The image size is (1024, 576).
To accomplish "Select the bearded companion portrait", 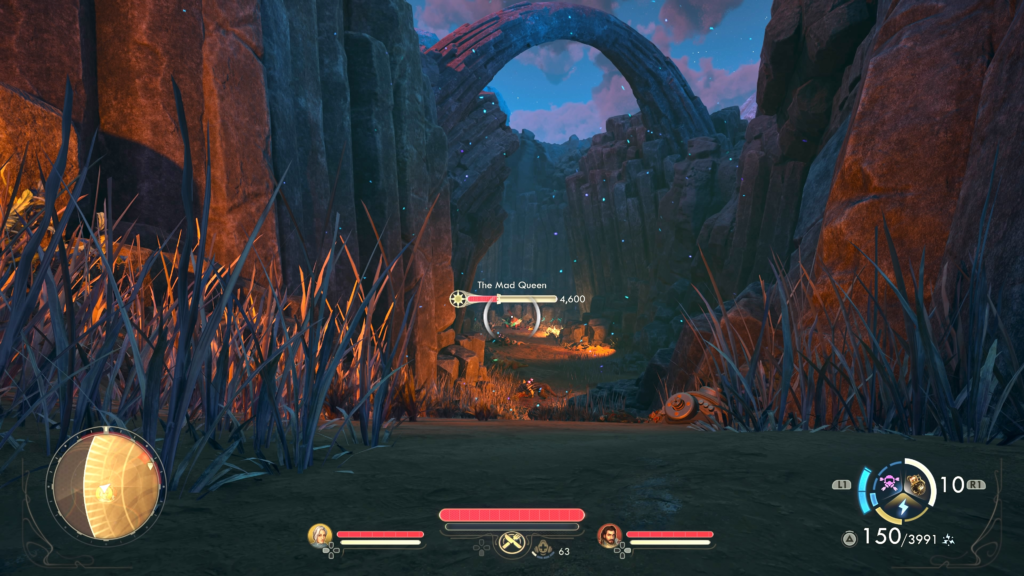I will pyautogui.click(x=609, y=535).
